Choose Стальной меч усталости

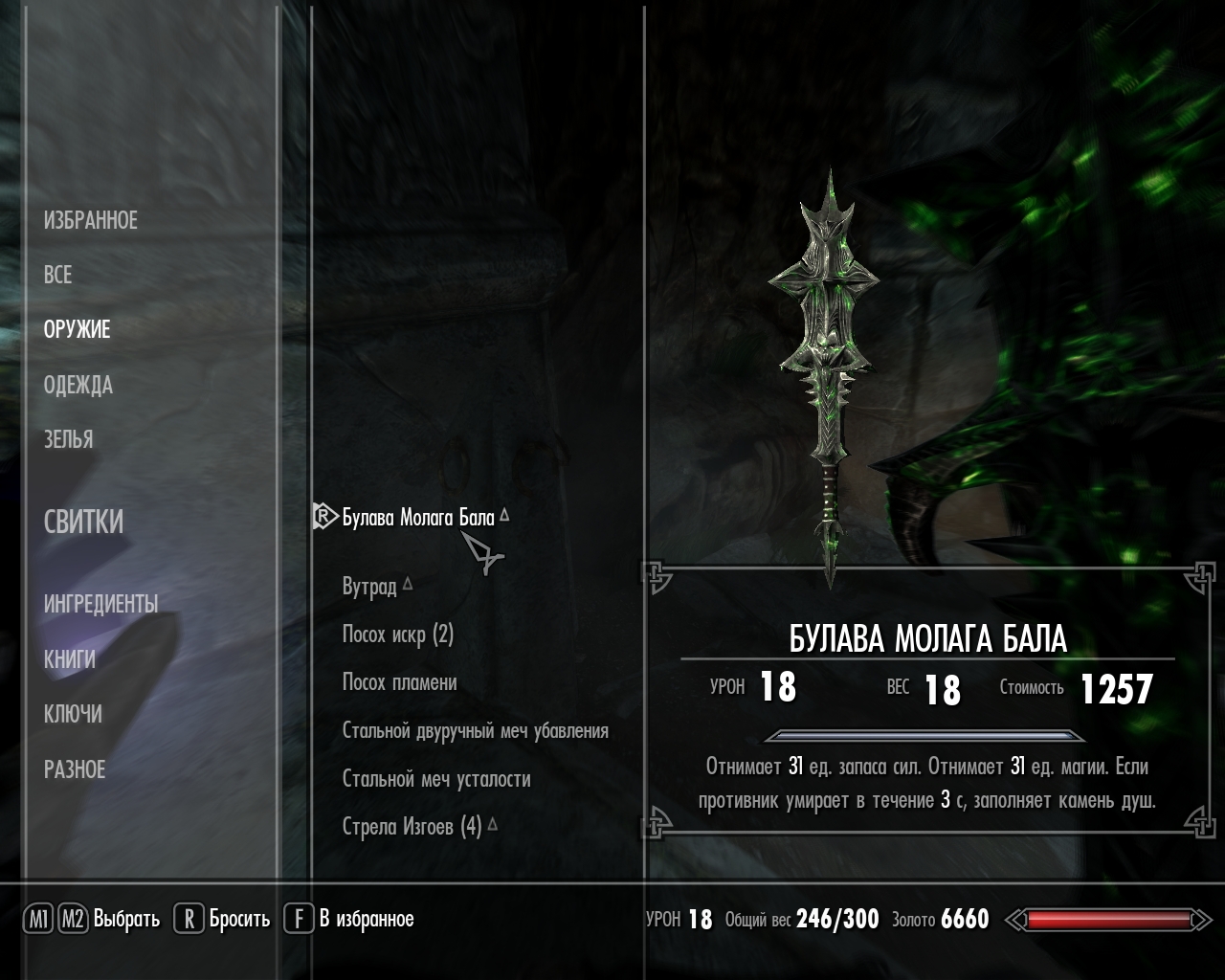tap(436, 779)
